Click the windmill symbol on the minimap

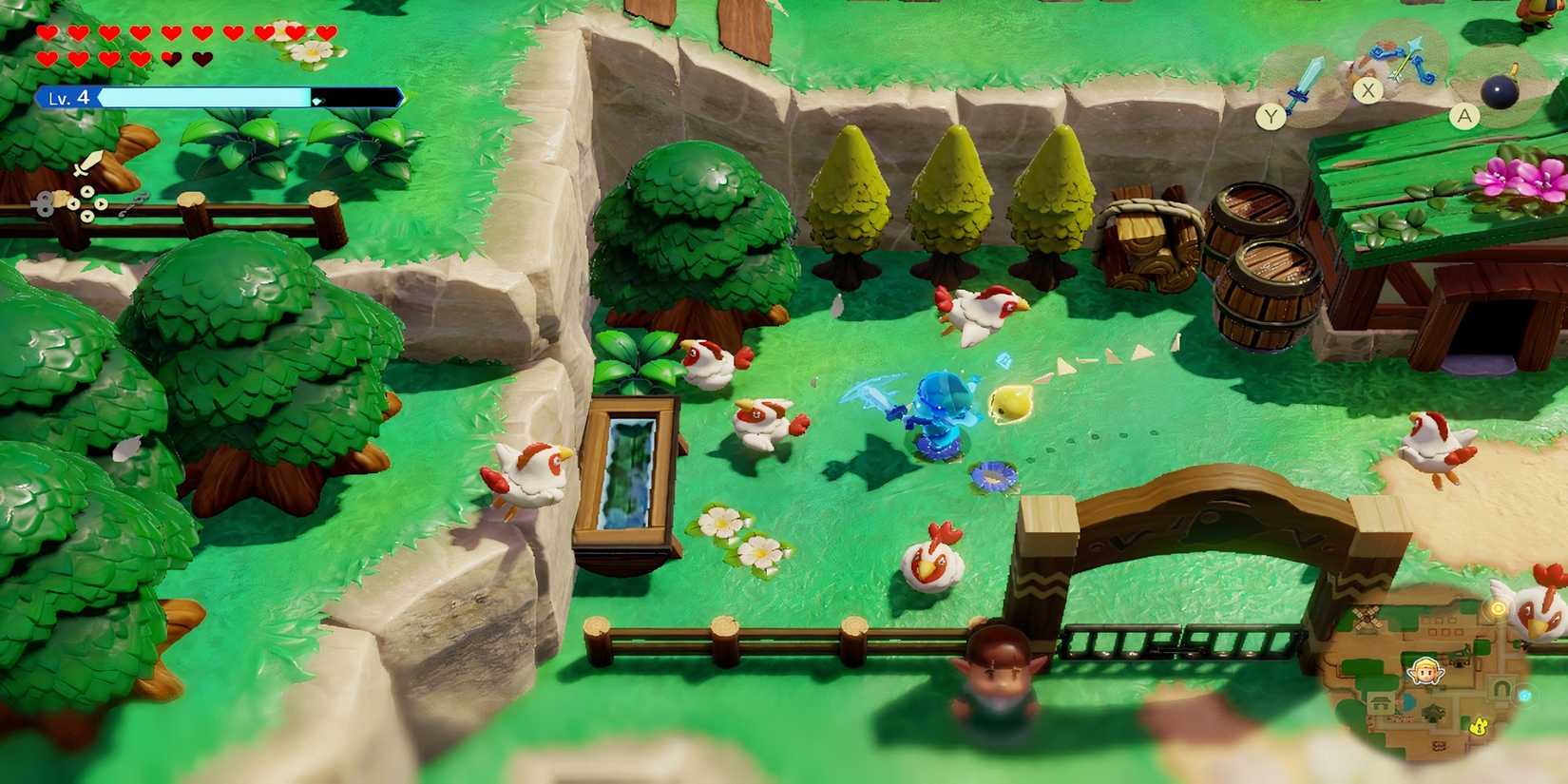1367,619
